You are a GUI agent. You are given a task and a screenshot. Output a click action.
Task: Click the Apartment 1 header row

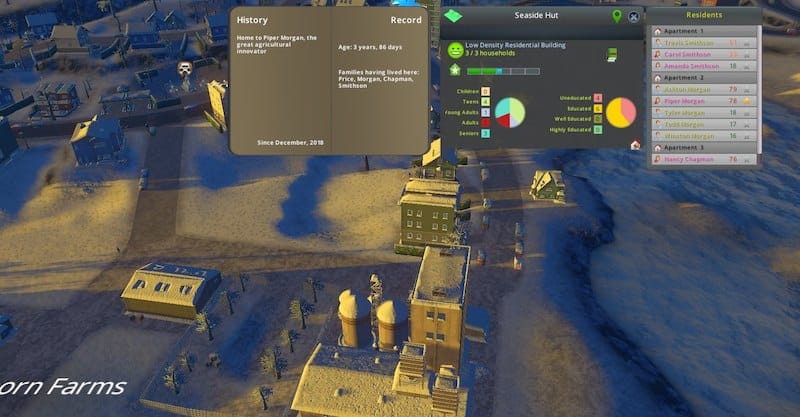pyautogui.click(x=700, y=31)
